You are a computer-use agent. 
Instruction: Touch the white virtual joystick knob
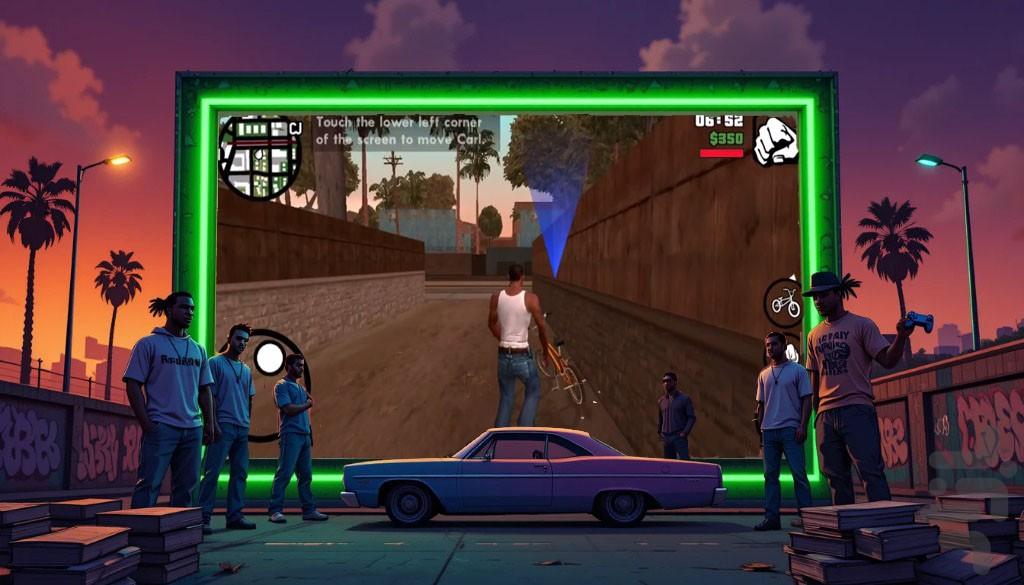coord(270,357)
